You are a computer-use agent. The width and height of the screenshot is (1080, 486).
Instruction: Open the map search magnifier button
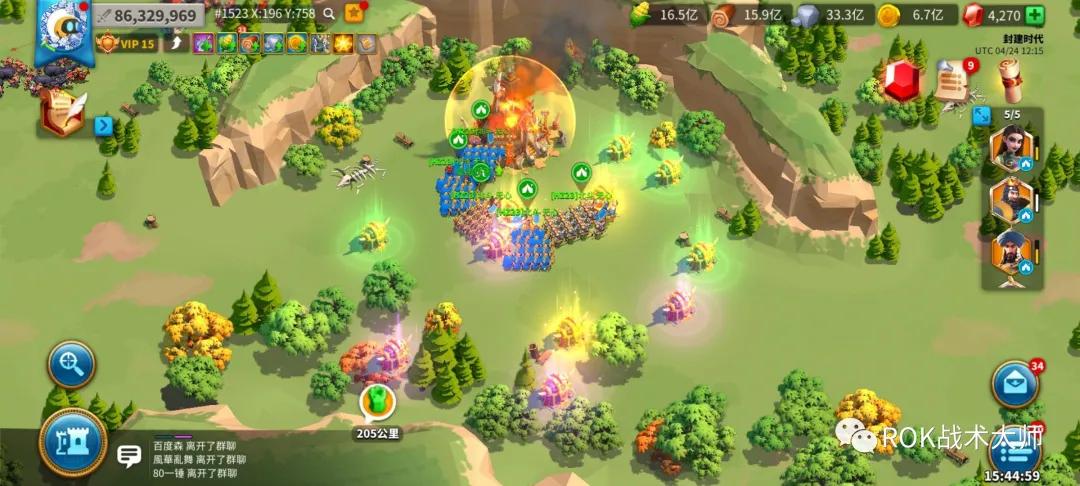(72, 365)
